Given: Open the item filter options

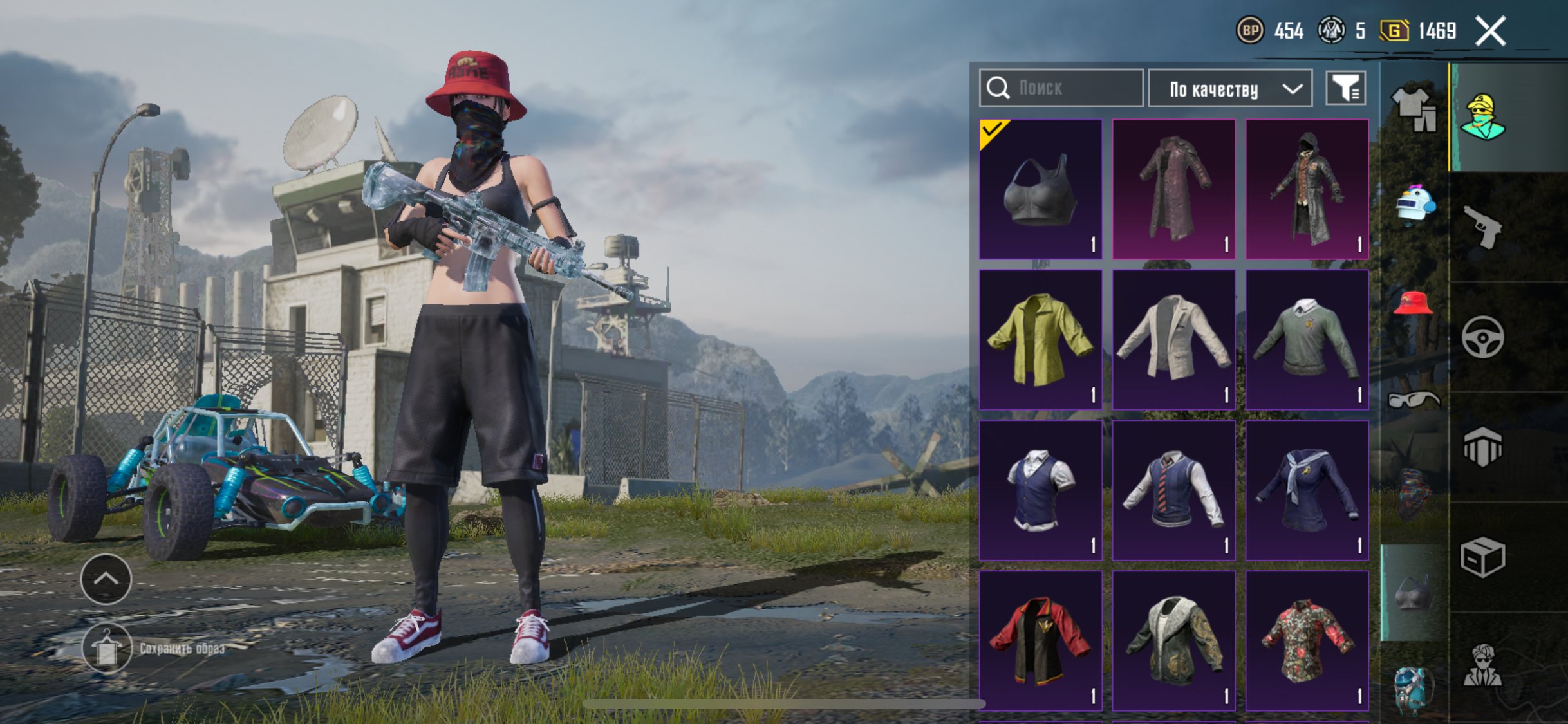Looking at the screenshot, I should point(1345,88).
